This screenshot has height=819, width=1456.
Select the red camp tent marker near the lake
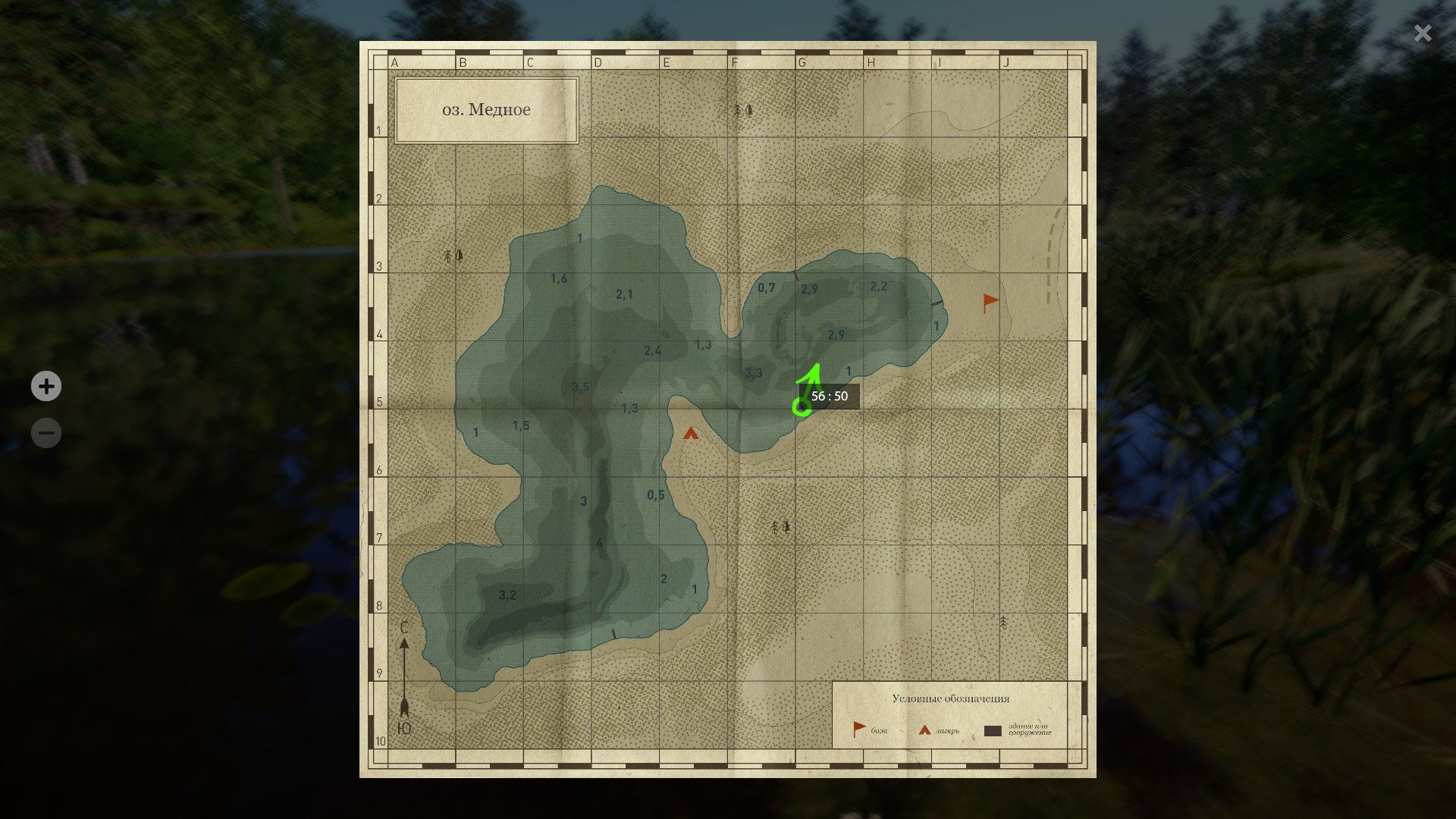691,434
